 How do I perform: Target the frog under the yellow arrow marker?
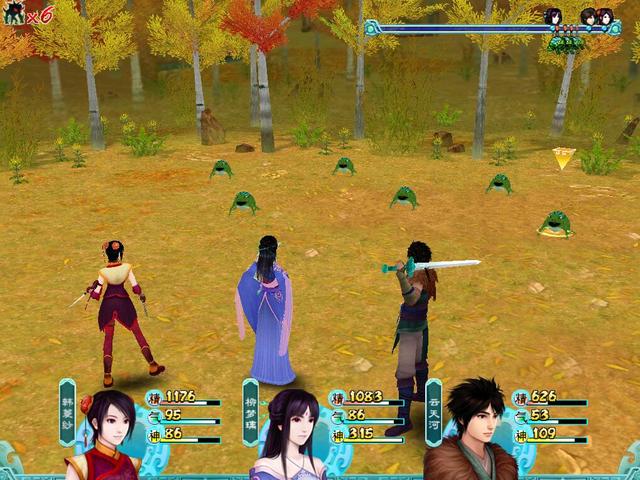tap(555, 223)
